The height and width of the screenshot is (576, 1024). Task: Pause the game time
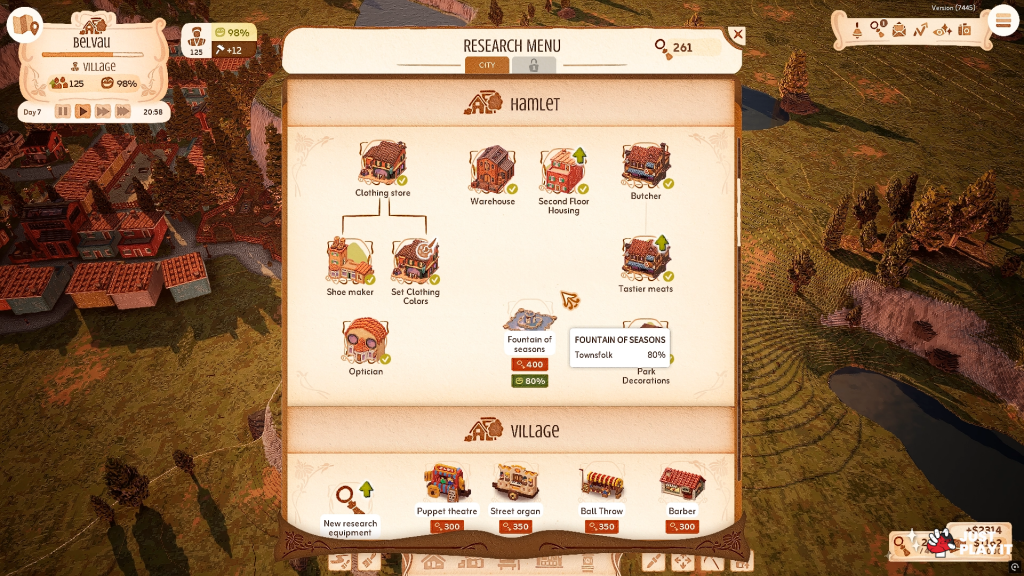(63, 112)
